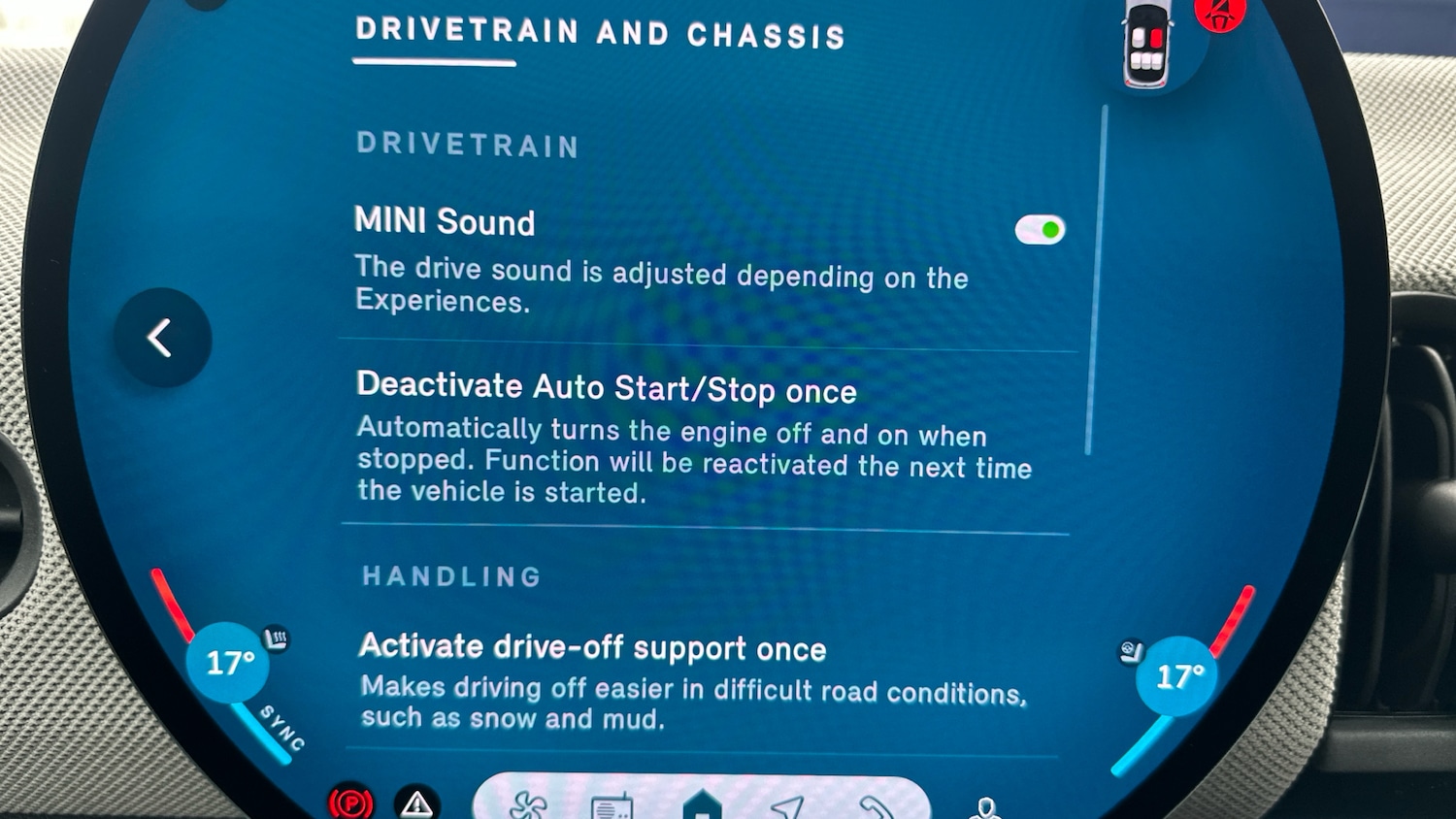Image resolution: width=1456 pixels, height=819 pixels.
Task: Open the radio media icon
Action: pos(612,806)
